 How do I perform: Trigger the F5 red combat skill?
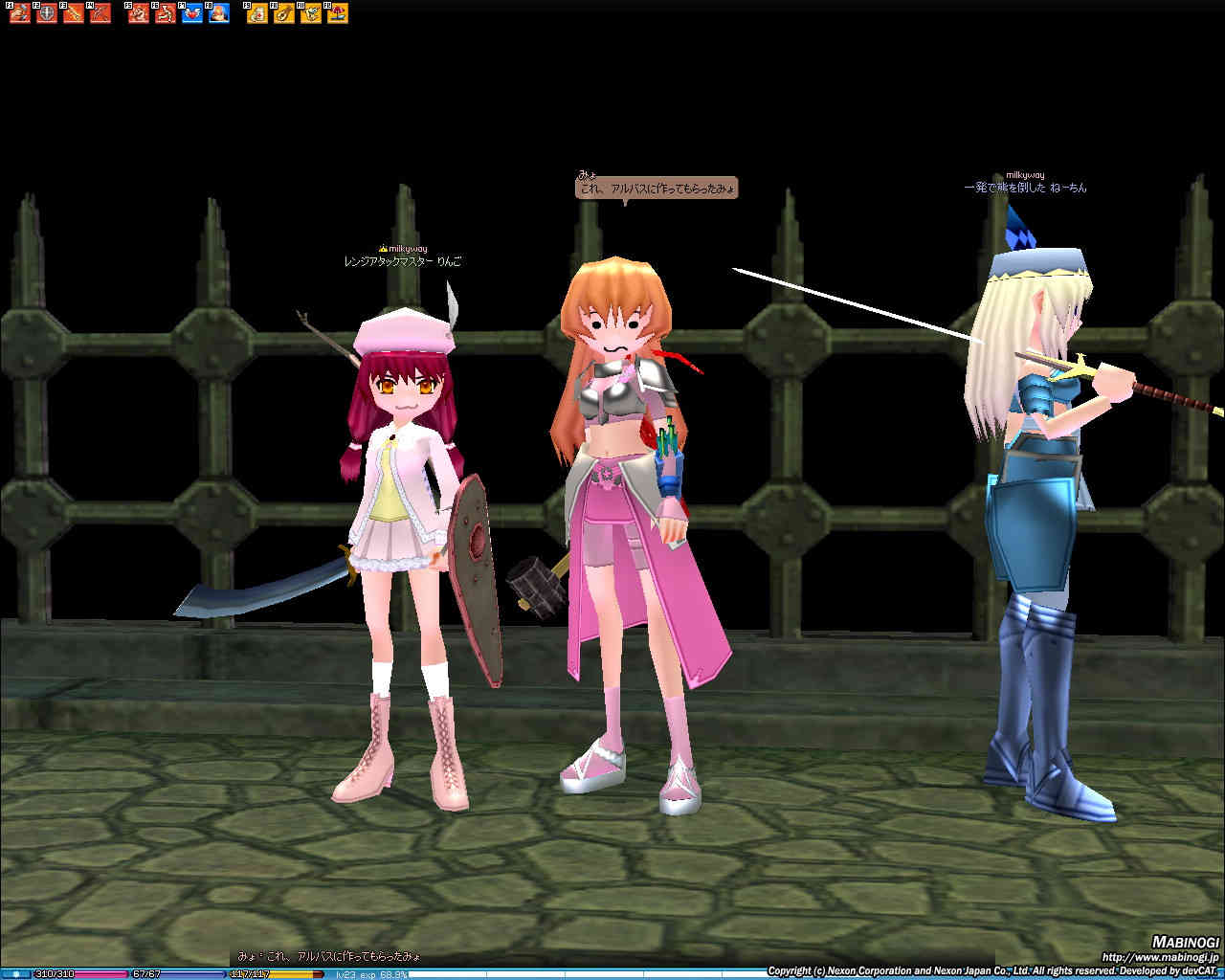click(x=139, y=13)
